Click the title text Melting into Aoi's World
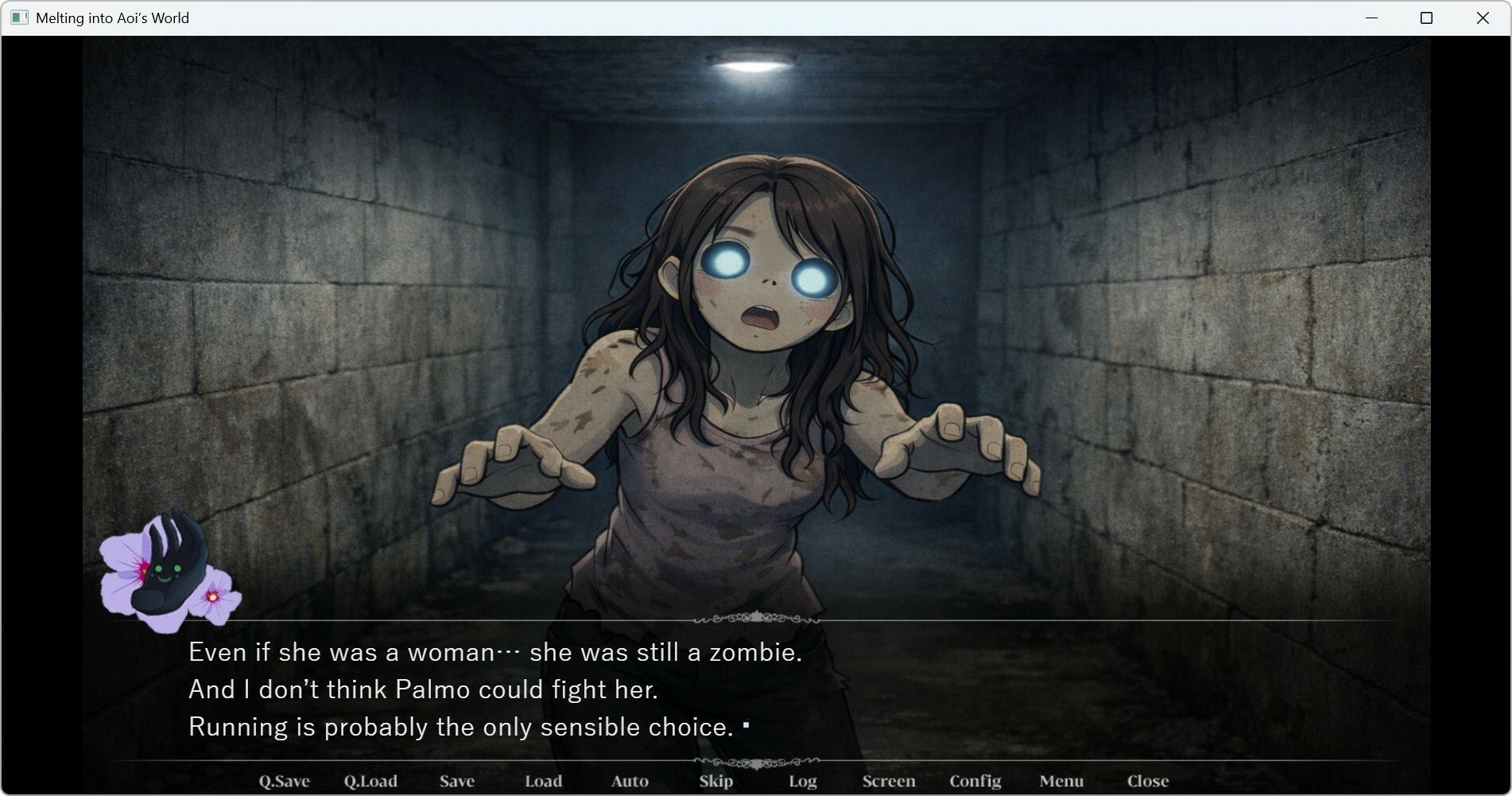 pos(112,17)
